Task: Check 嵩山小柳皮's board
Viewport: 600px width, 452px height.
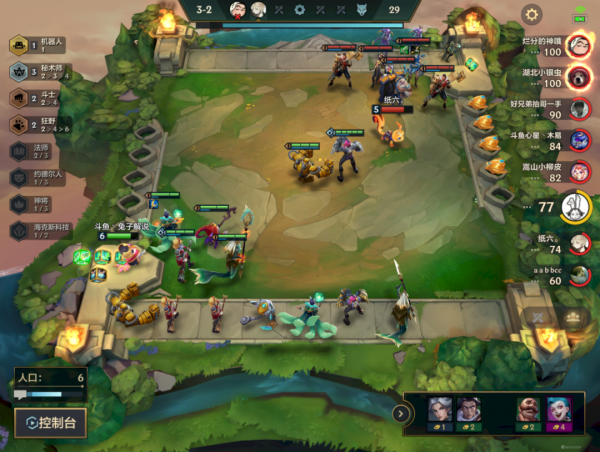Action: pyautogui.click(x=577, y=174)
